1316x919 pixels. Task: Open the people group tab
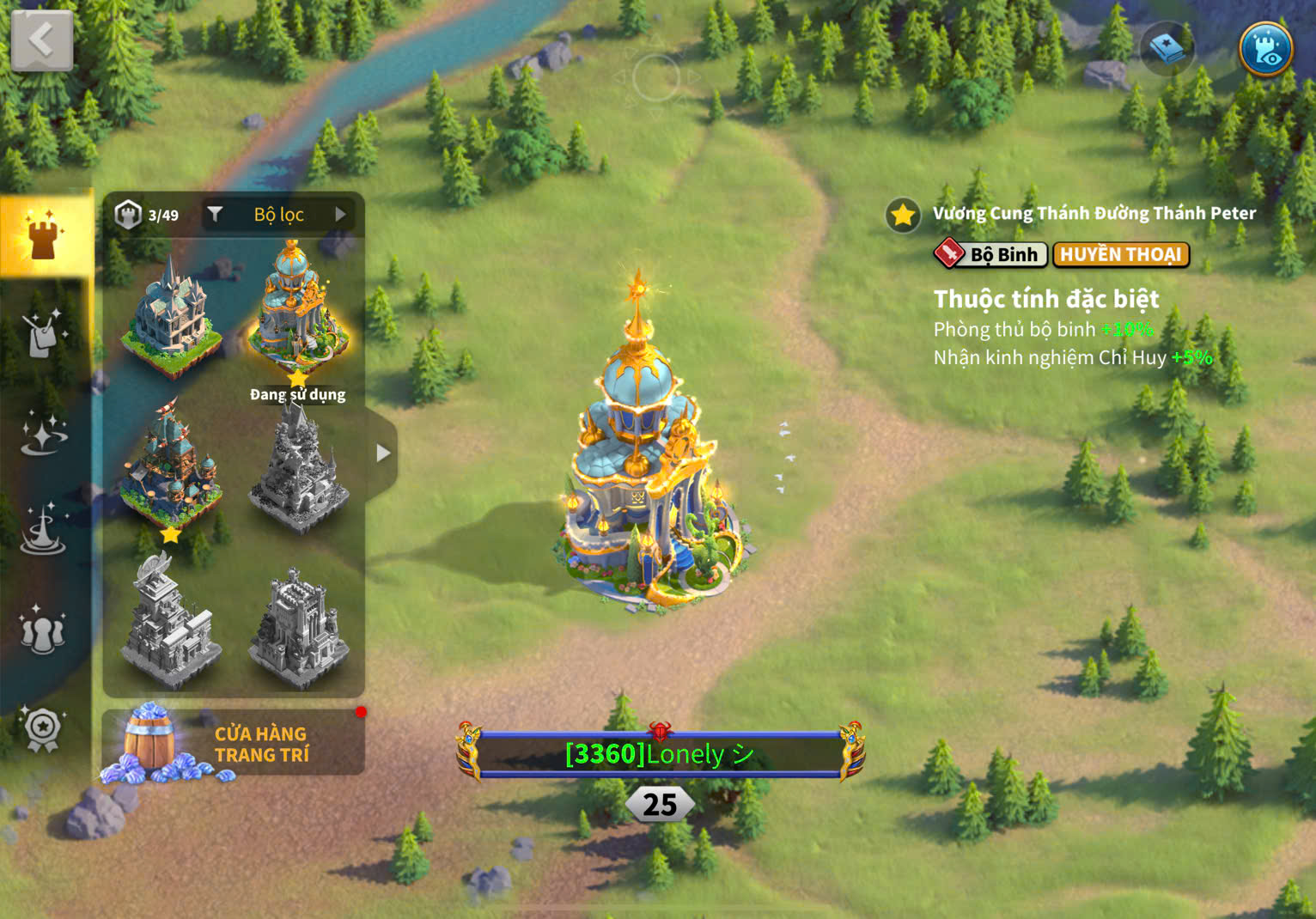coord(42,630)
